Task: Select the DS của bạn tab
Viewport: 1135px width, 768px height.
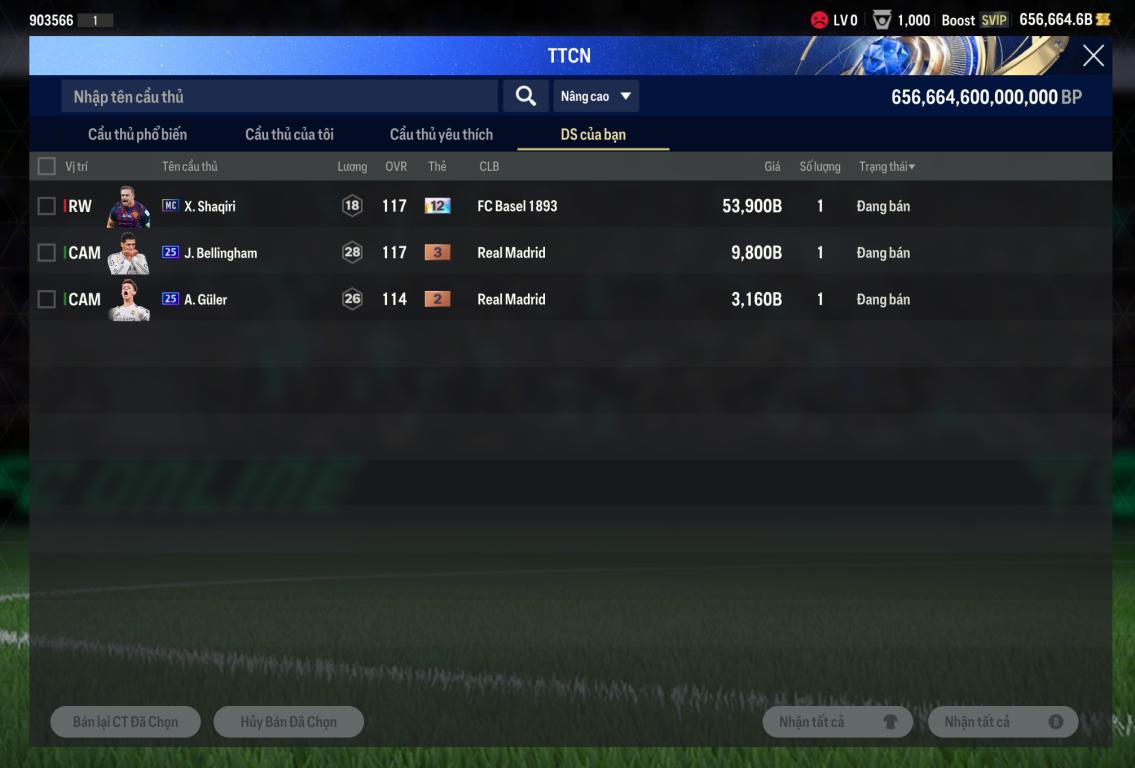Action: (593, 134)
